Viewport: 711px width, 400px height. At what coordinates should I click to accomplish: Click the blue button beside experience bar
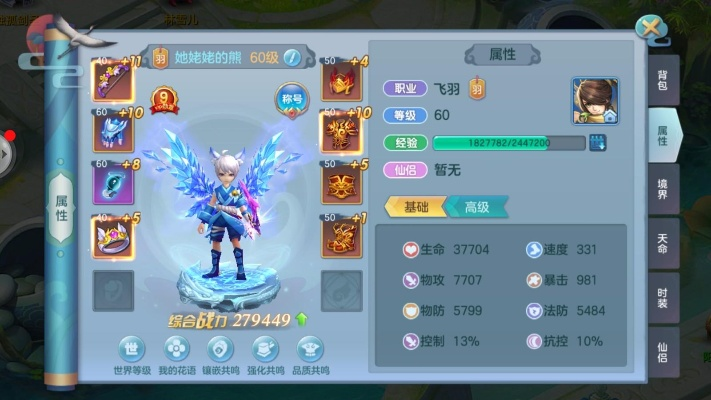(x=597, y=143)
